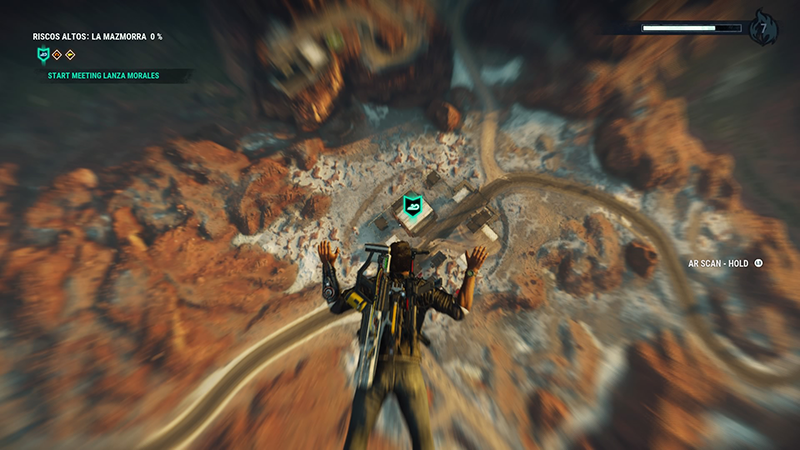Click the orange diamond objective icon
The image size is (800, 450).
point(57,55)
